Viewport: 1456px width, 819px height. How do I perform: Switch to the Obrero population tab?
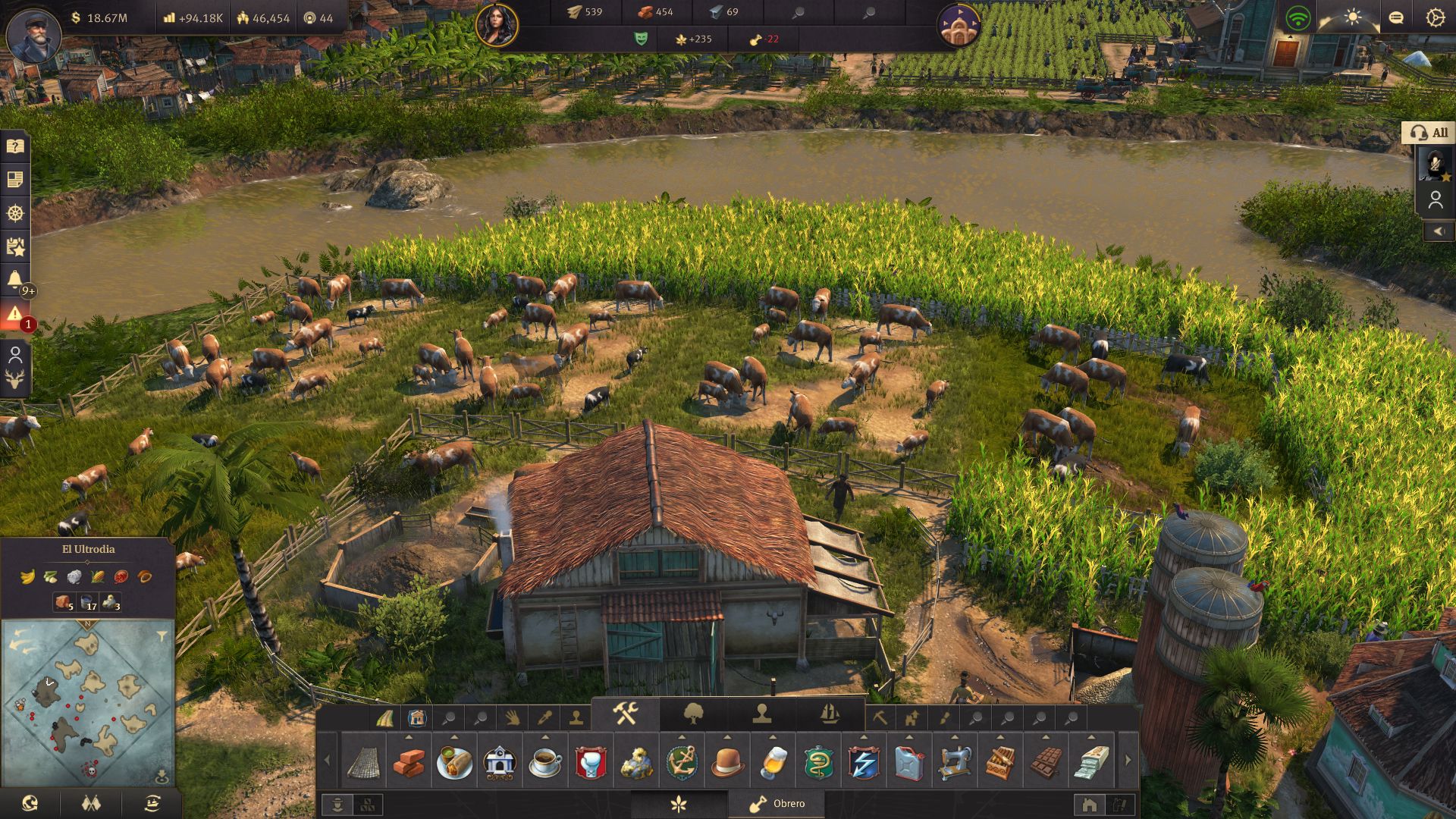click(777, 804)
